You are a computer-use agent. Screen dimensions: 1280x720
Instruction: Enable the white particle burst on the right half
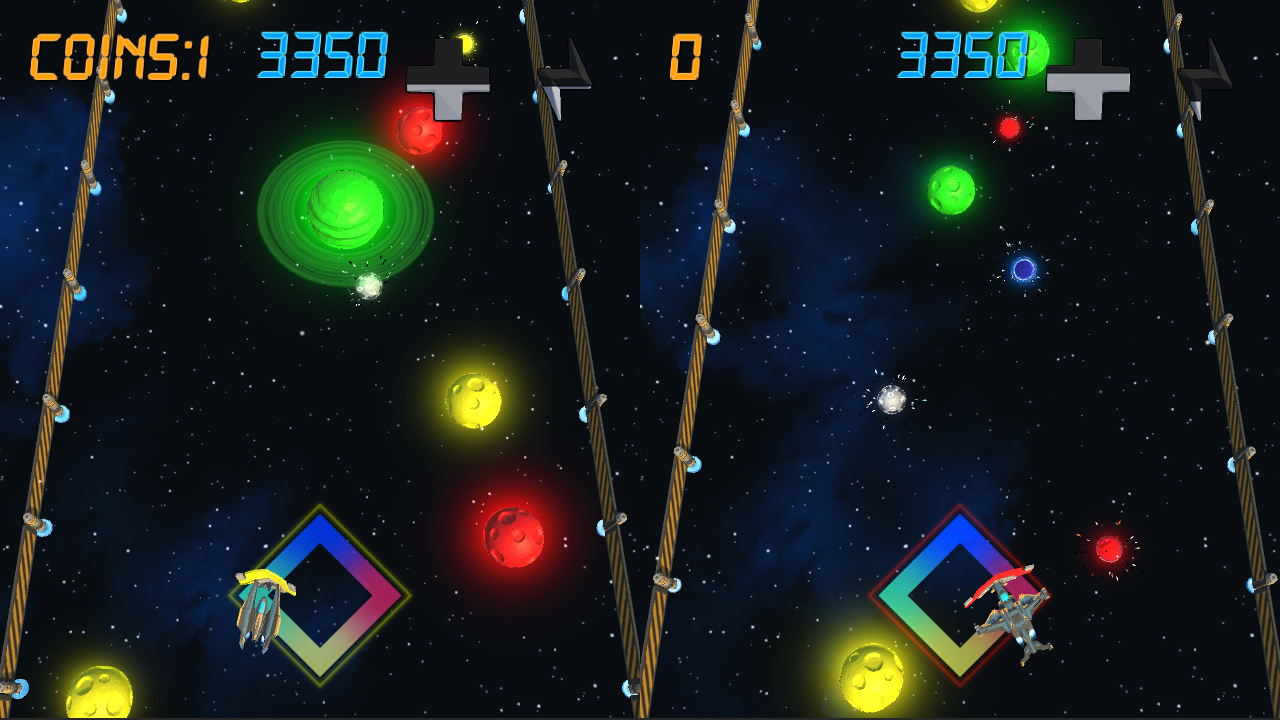(x=890, y=398)
